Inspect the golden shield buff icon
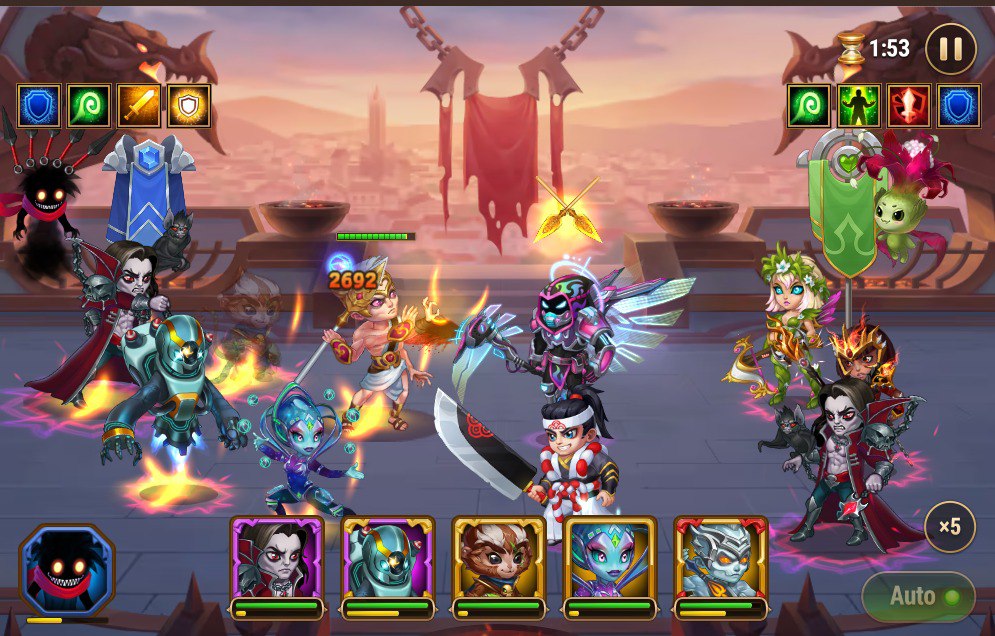 (189, 106)
